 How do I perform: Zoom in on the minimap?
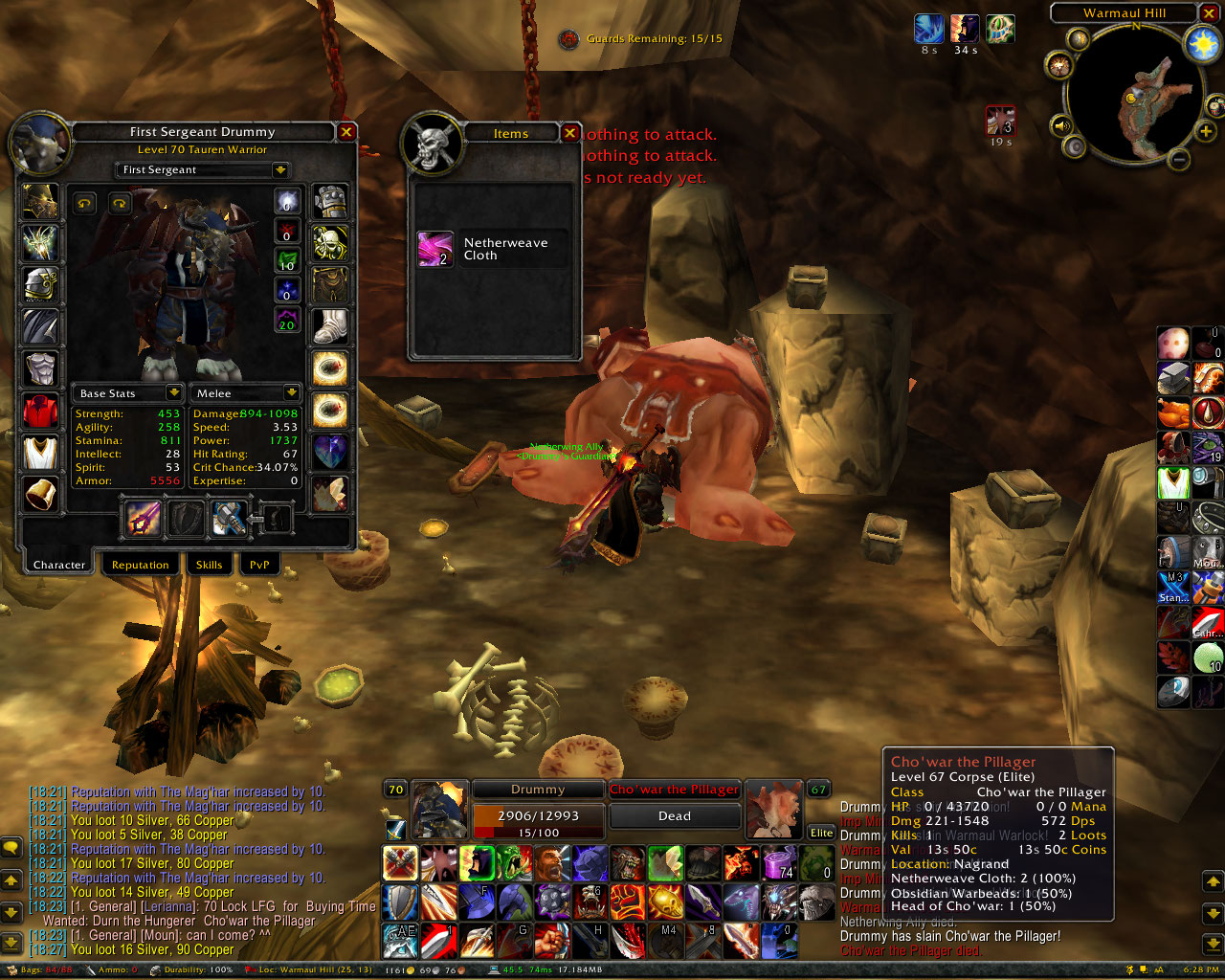pos(1205,131)
